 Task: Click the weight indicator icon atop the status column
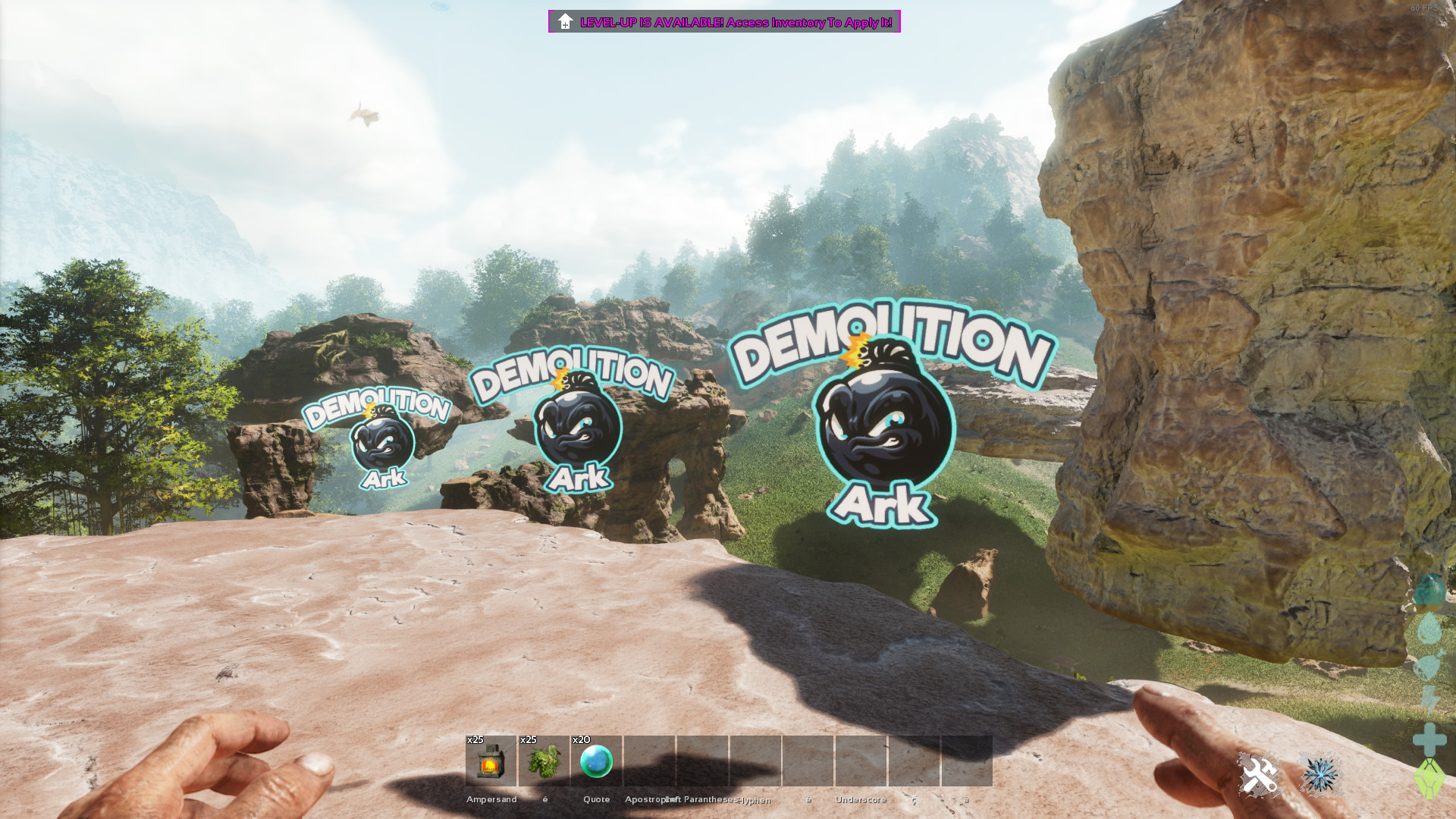[x=1430, y=588]
